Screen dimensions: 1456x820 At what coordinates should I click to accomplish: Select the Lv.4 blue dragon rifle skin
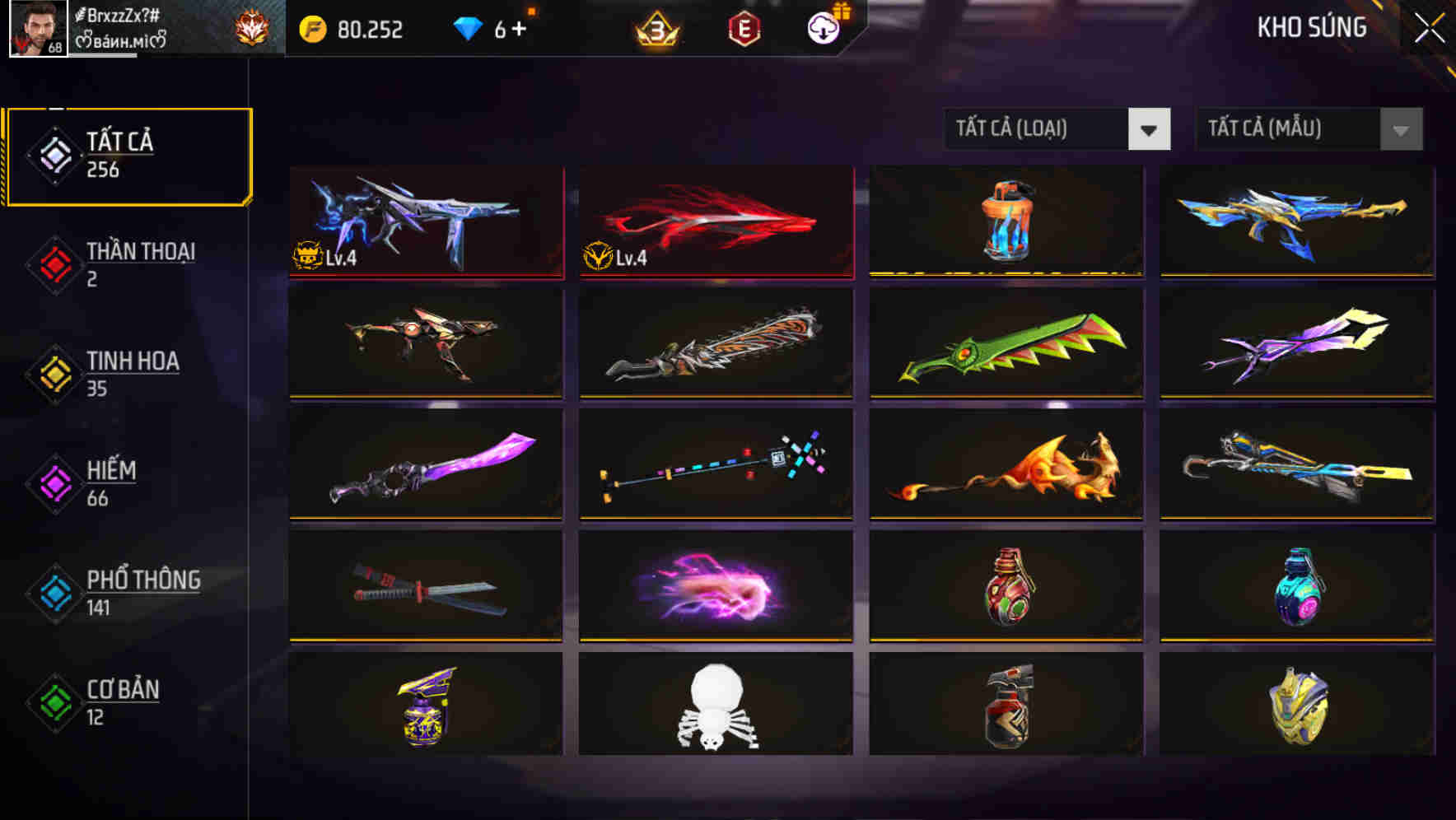pyautogui.click(x=425, y=221)
